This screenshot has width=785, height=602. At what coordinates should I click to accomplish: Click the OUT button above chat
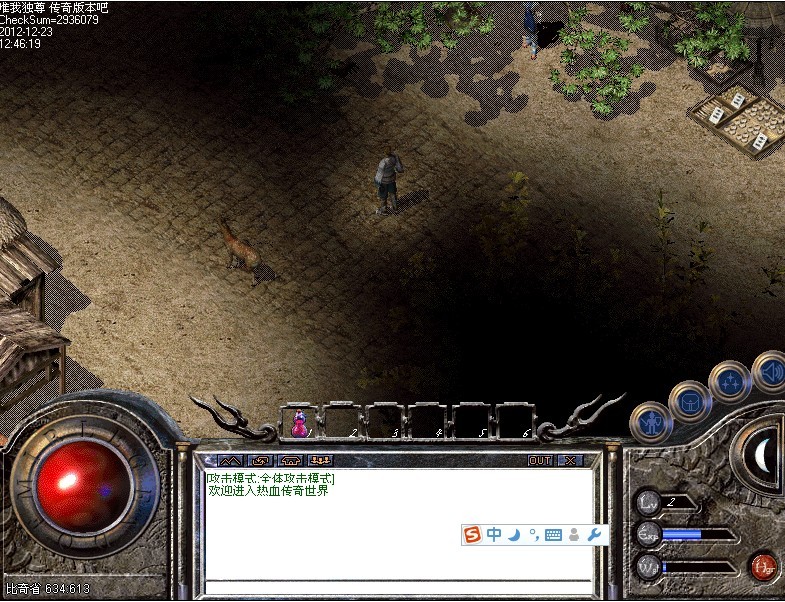(540, 461)
